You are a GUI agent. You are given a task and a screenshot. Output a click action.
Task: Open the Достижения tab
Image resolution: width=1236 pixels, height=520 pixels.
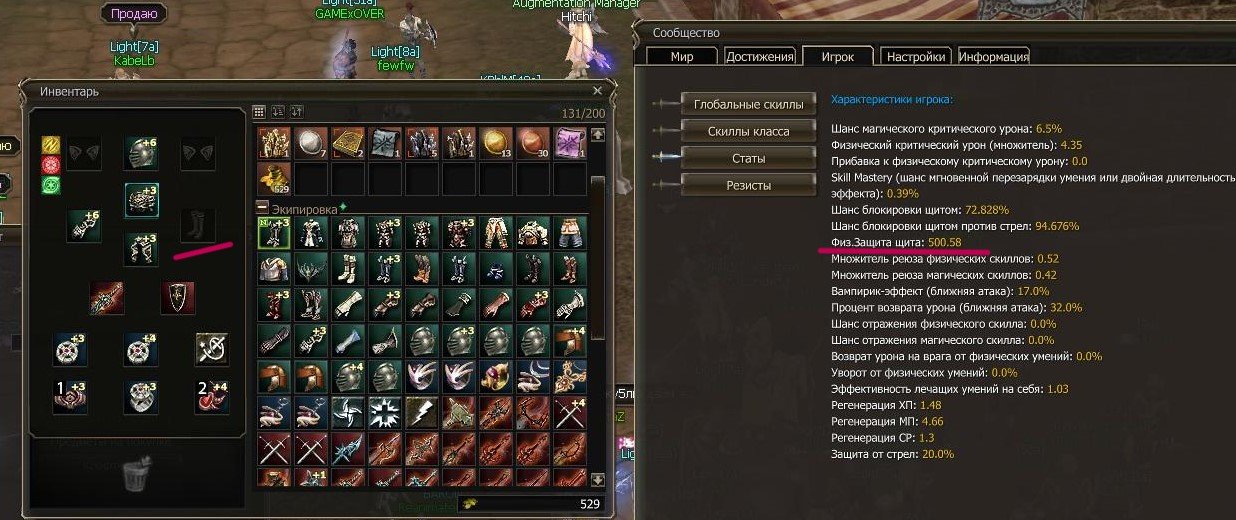pos(760,57)
